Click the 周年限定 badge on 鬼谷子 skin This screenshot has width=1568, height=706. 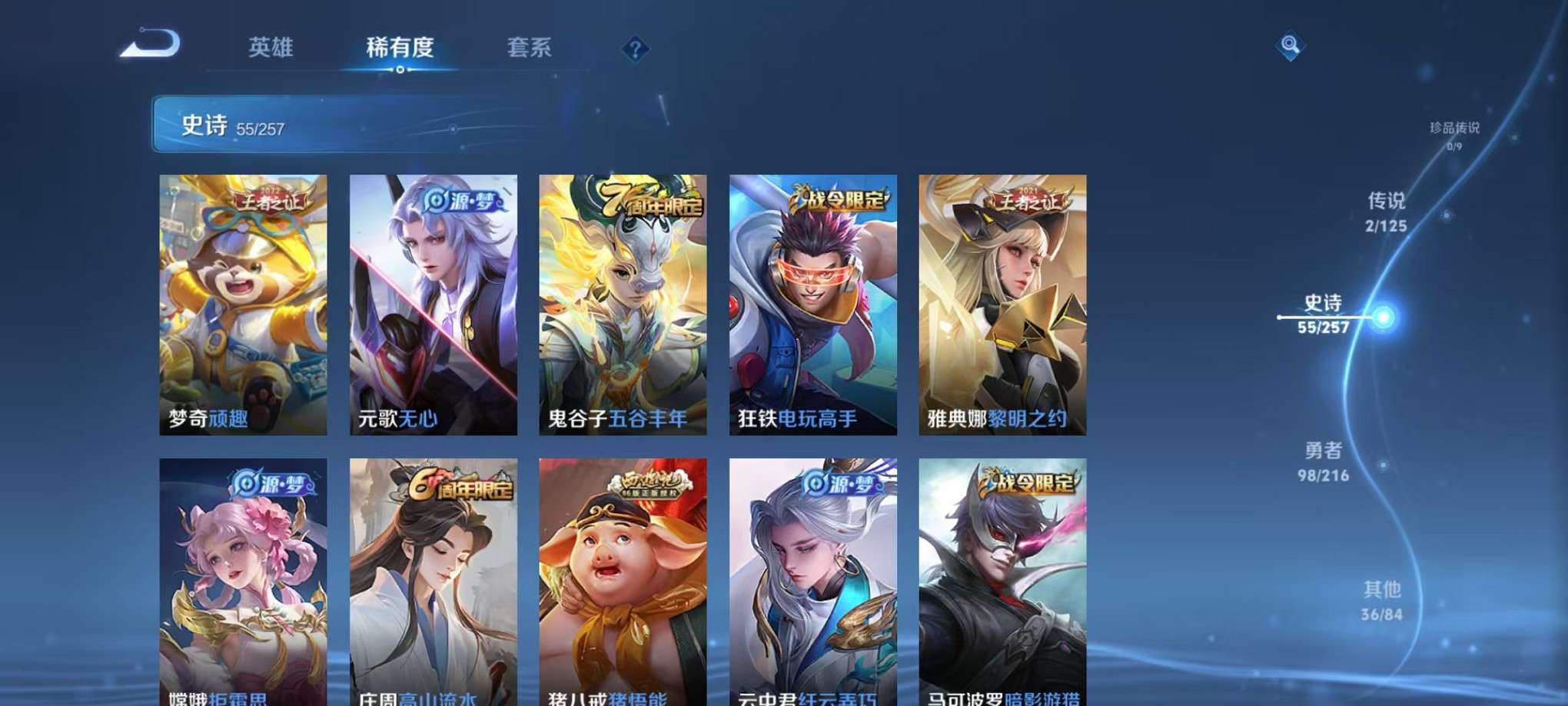click(649, 198)
